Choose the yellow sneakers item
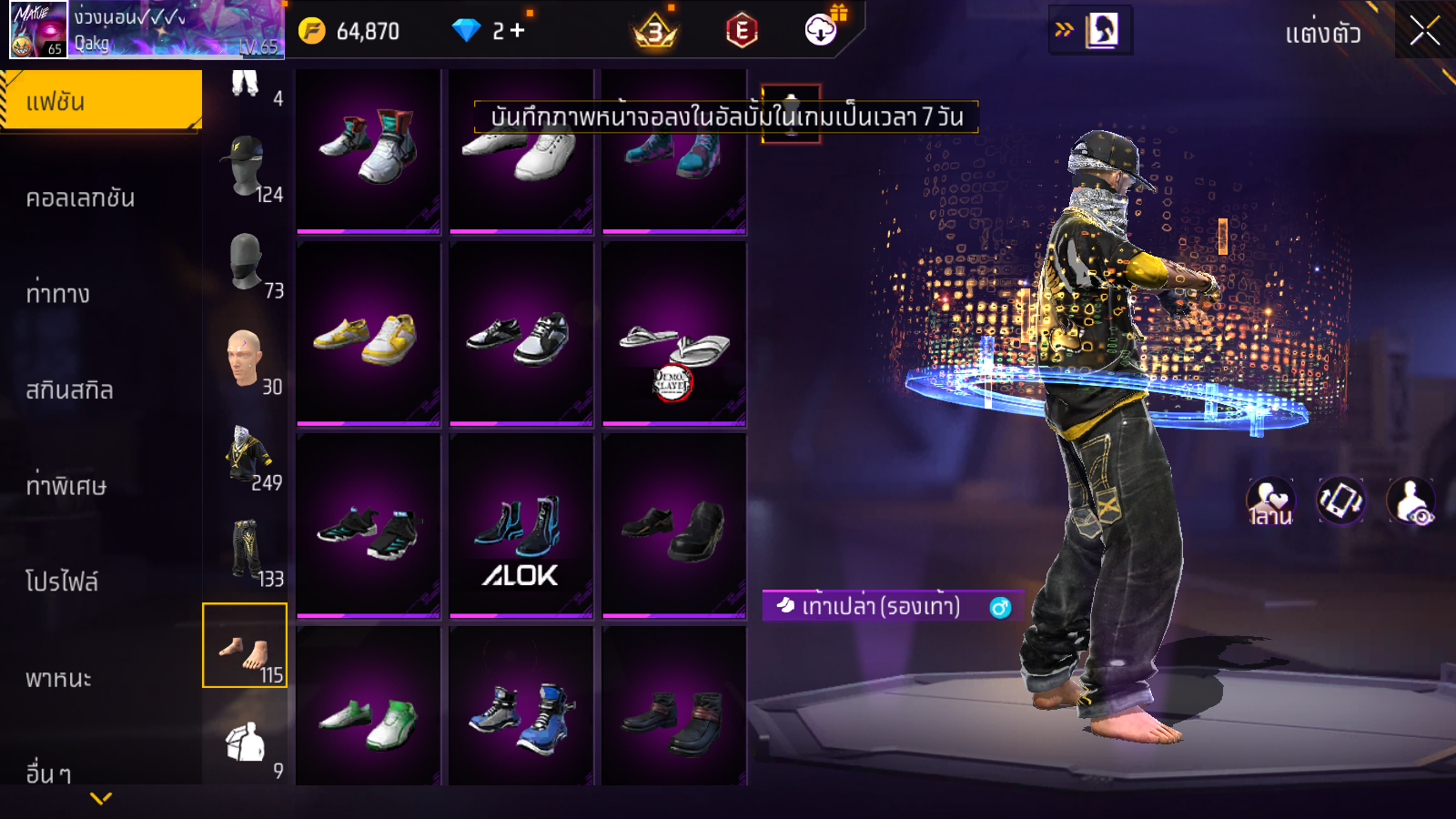1456x819 pixels. click(368, 334)
